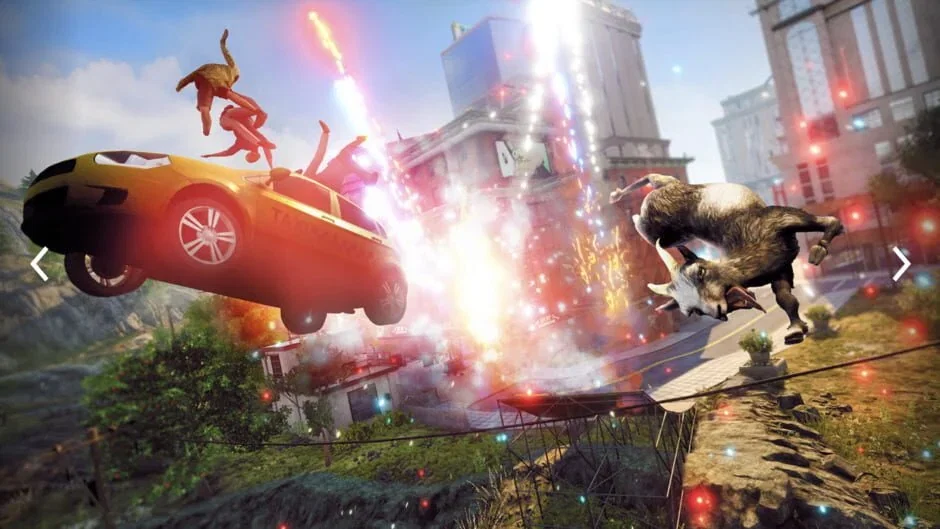Advance to the next screenshot with the right arrow
The height and width of the screenshot is (529, 940).
(901, 264)
